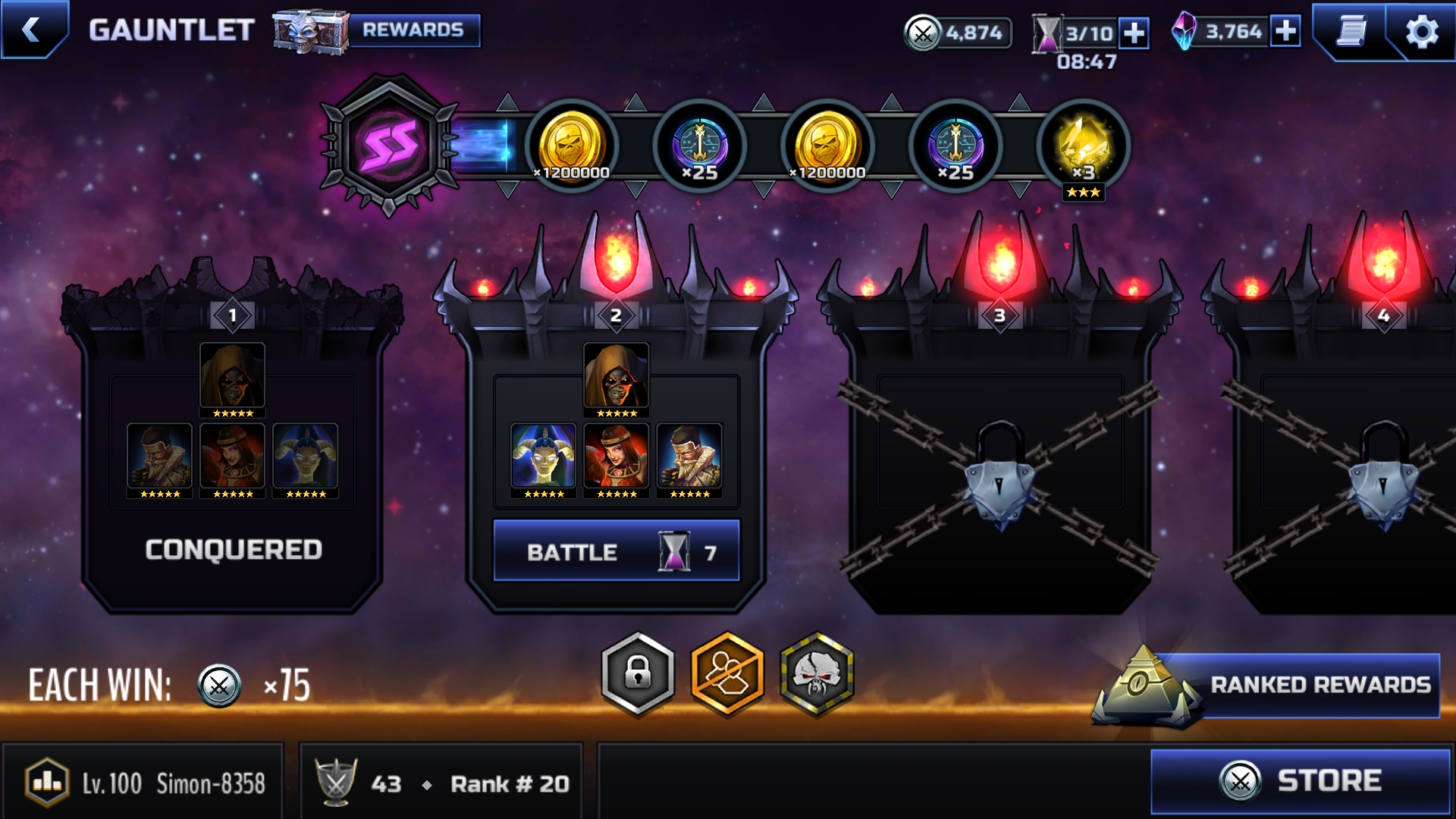Screen dimensions: 1456x819
Task: Tap the orange crossed-out characters modifier icon
Action: point(726,673)
